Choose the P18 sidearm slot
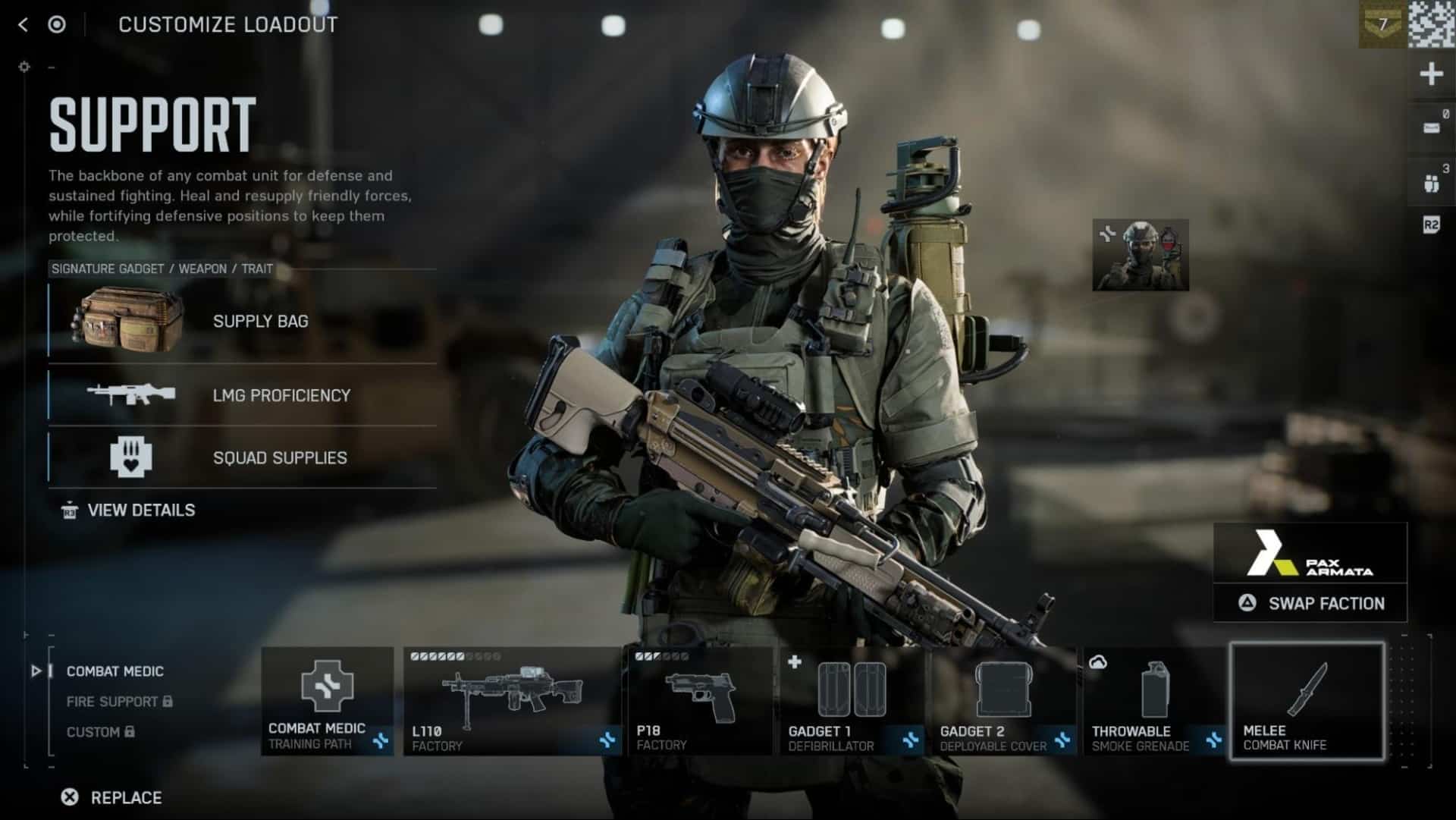The width and height of the screenshot is (1456, 820). [698, 700]
